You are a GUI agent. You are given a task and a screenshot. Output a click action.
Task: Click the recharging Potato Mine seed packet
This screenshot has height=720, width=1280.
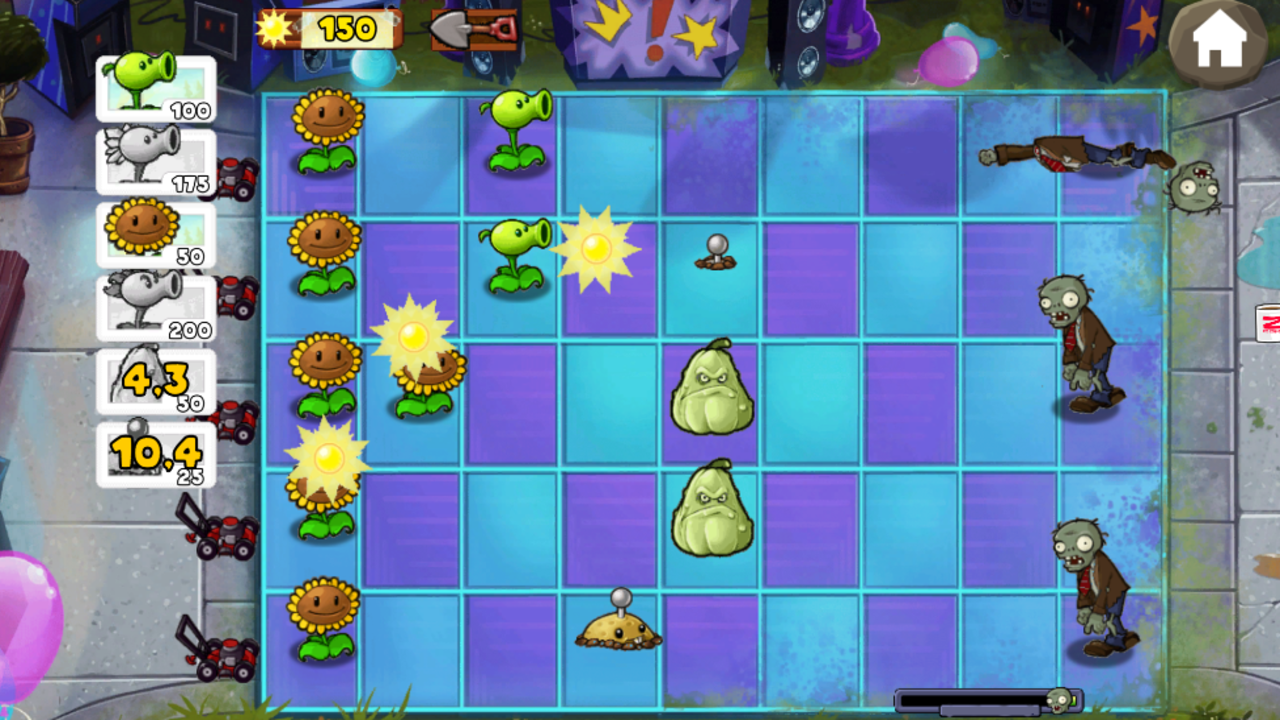155,453
